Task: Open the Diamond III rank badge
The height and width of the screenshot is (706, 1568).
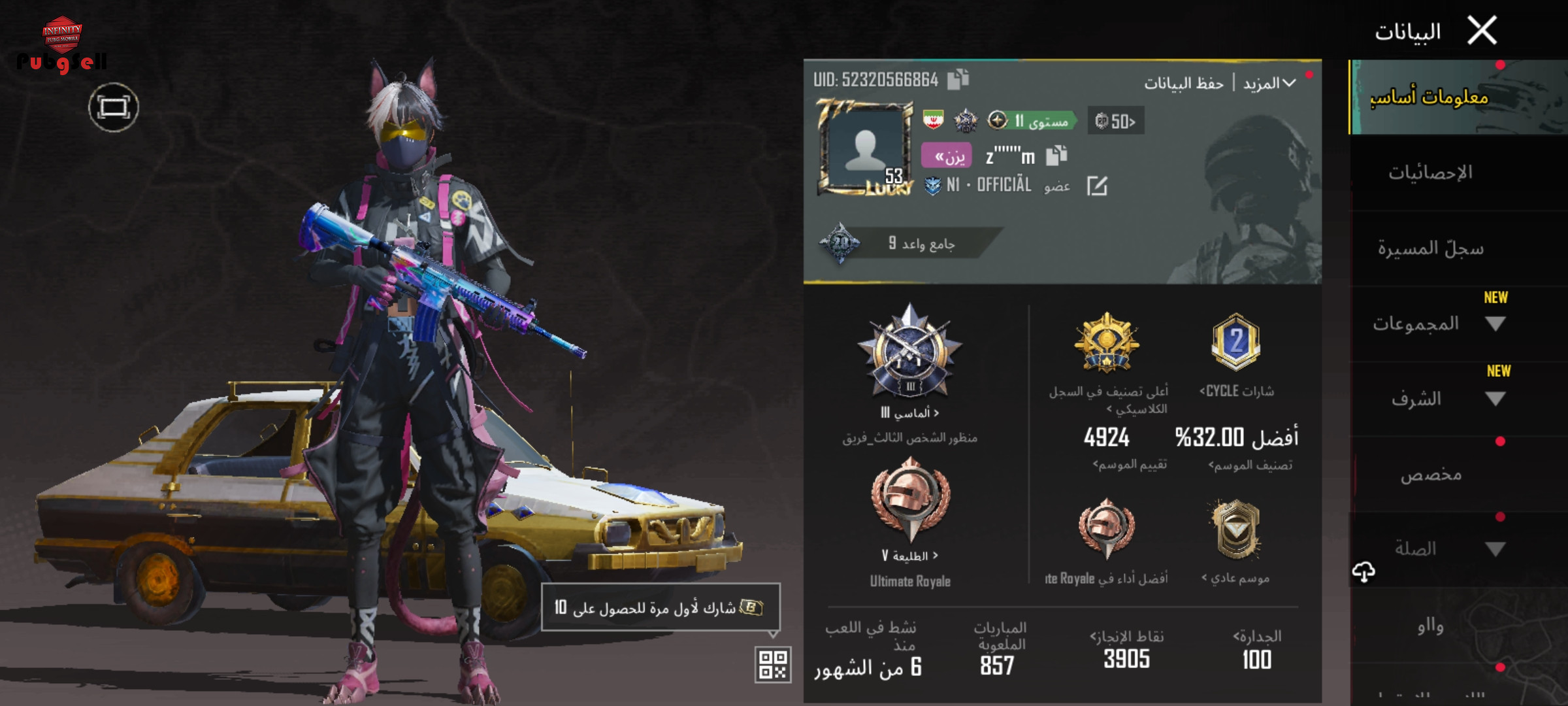Action: [909, 356]
